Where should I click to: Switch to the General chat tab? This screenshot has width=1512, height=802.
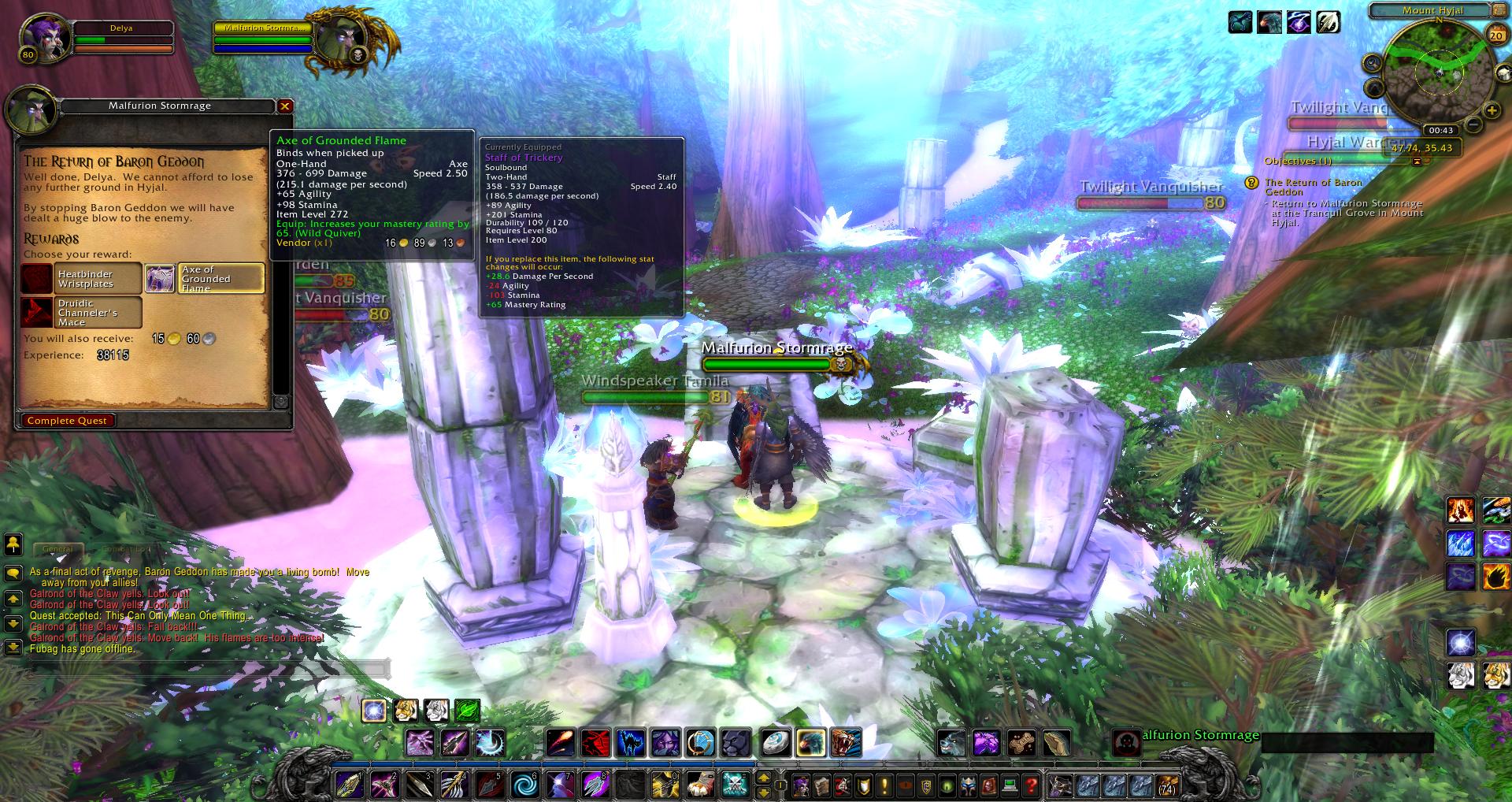pos(57,549)
